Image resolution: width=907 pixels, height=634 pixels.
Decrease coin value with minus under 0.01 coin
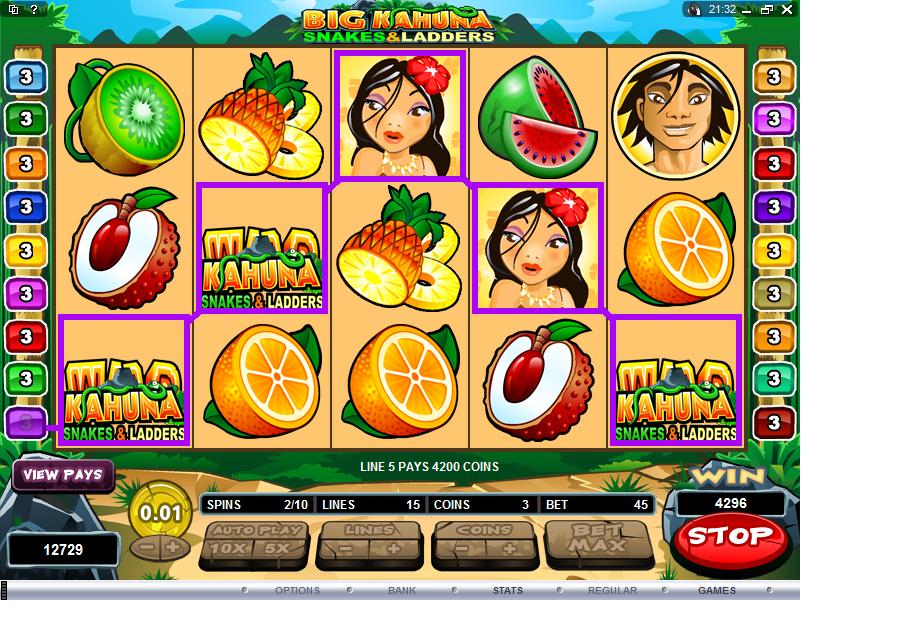(x=146, y=548)
